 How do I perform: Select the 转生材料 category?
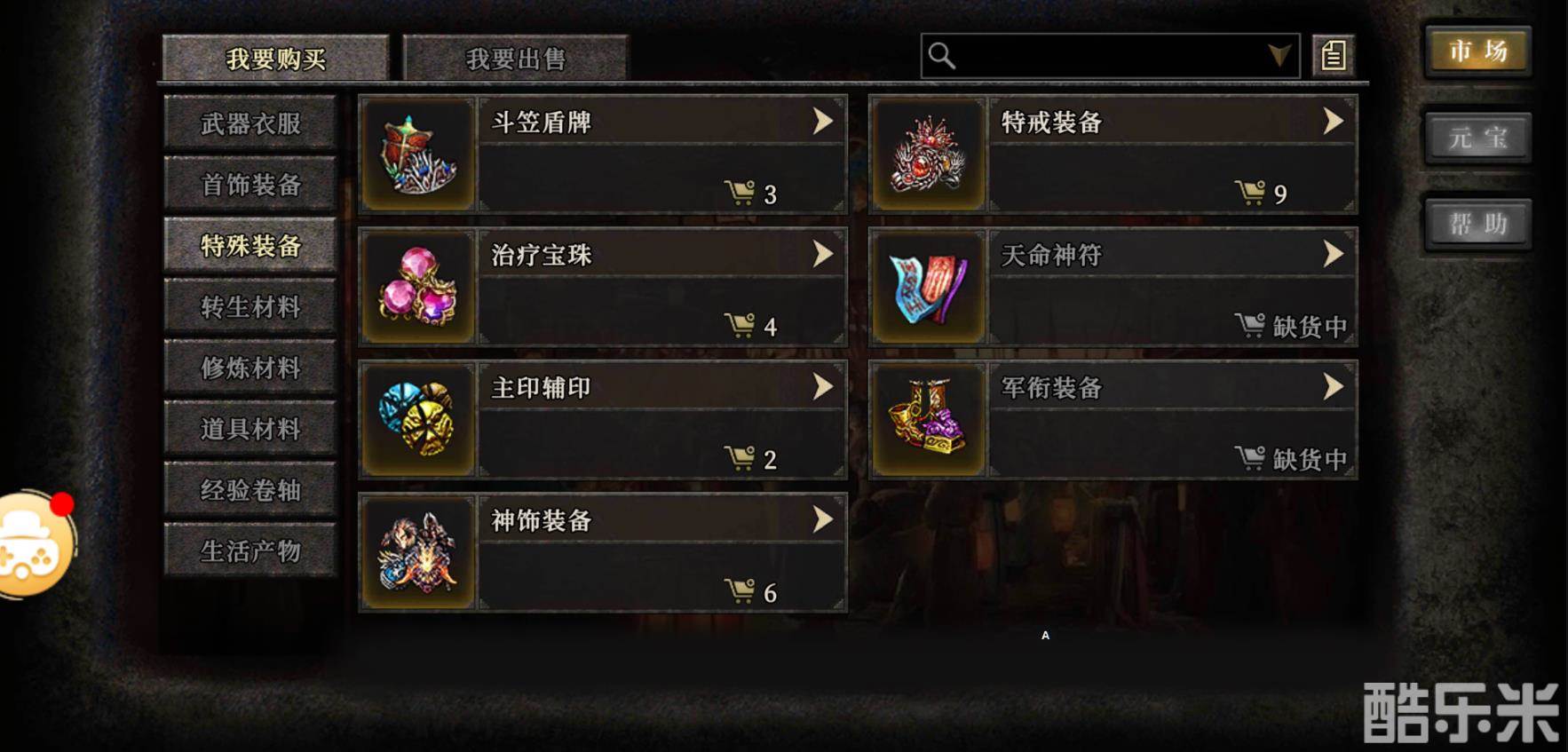pos(249,306)
